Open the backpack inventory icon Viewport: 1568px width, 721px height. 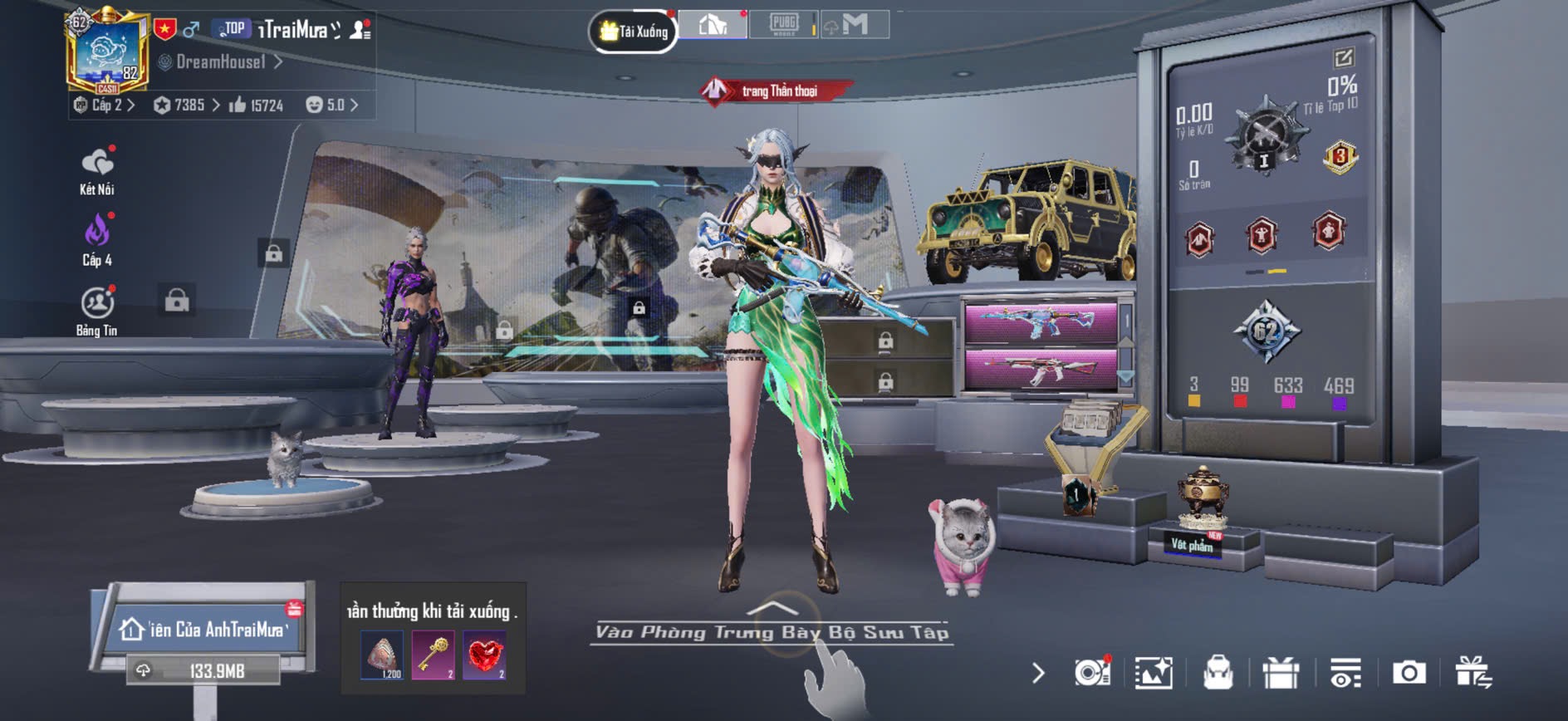[1218, 673]
